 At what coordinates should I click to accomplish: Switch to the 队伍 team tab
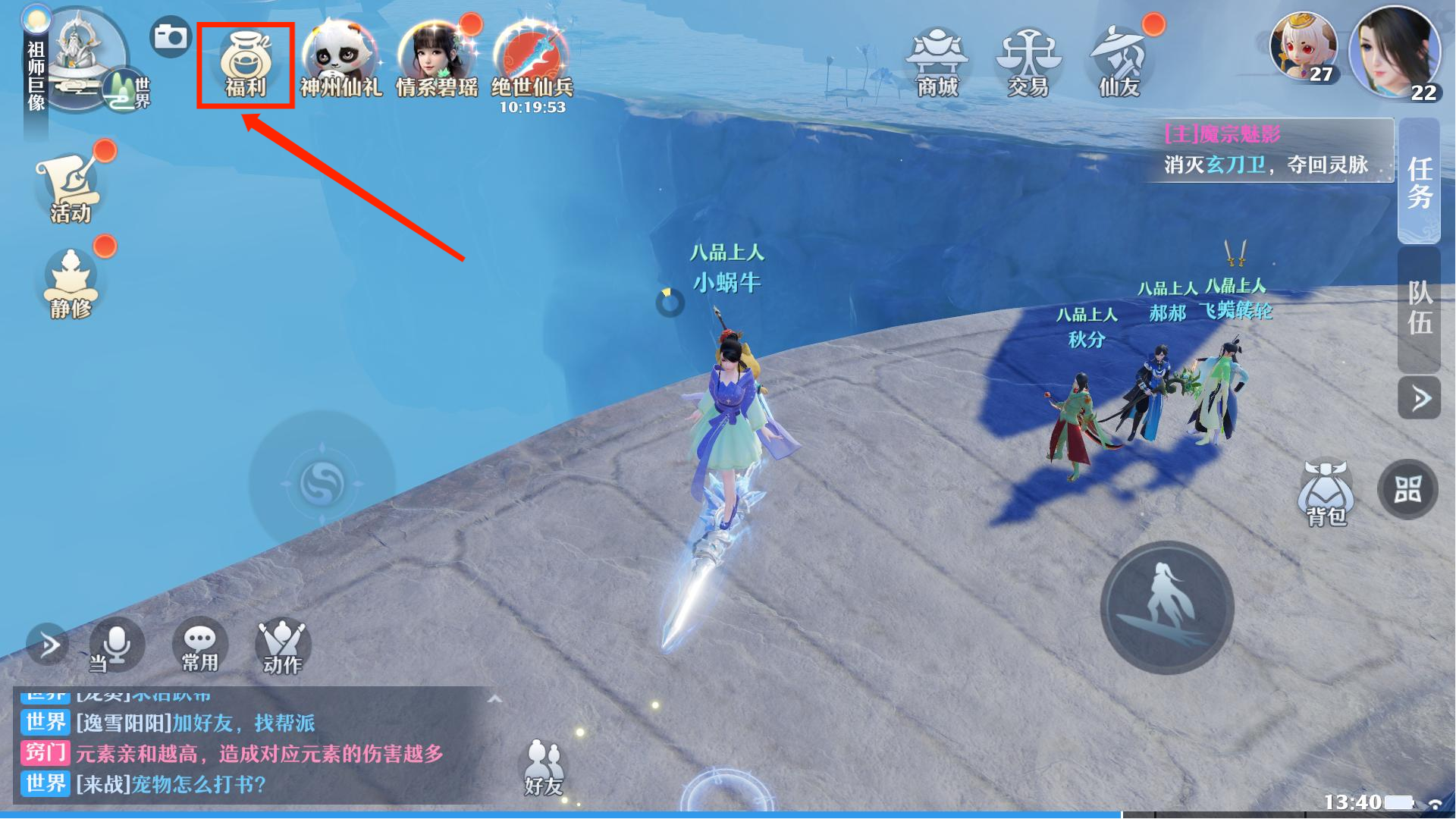click(1420, 308)
